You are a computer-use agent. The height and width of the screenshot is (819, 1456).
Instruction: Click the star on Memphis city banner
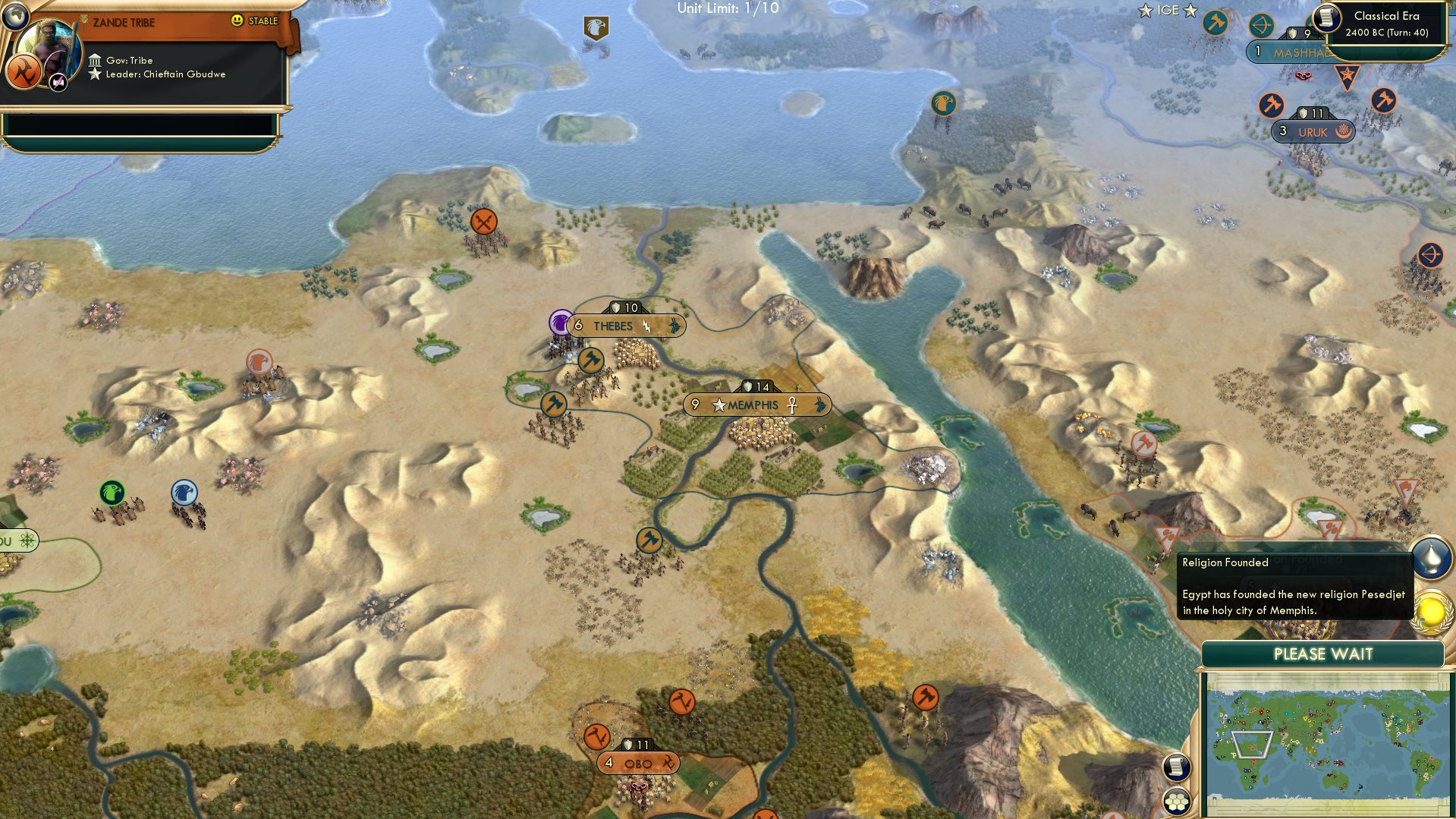[x=718, y=405]
